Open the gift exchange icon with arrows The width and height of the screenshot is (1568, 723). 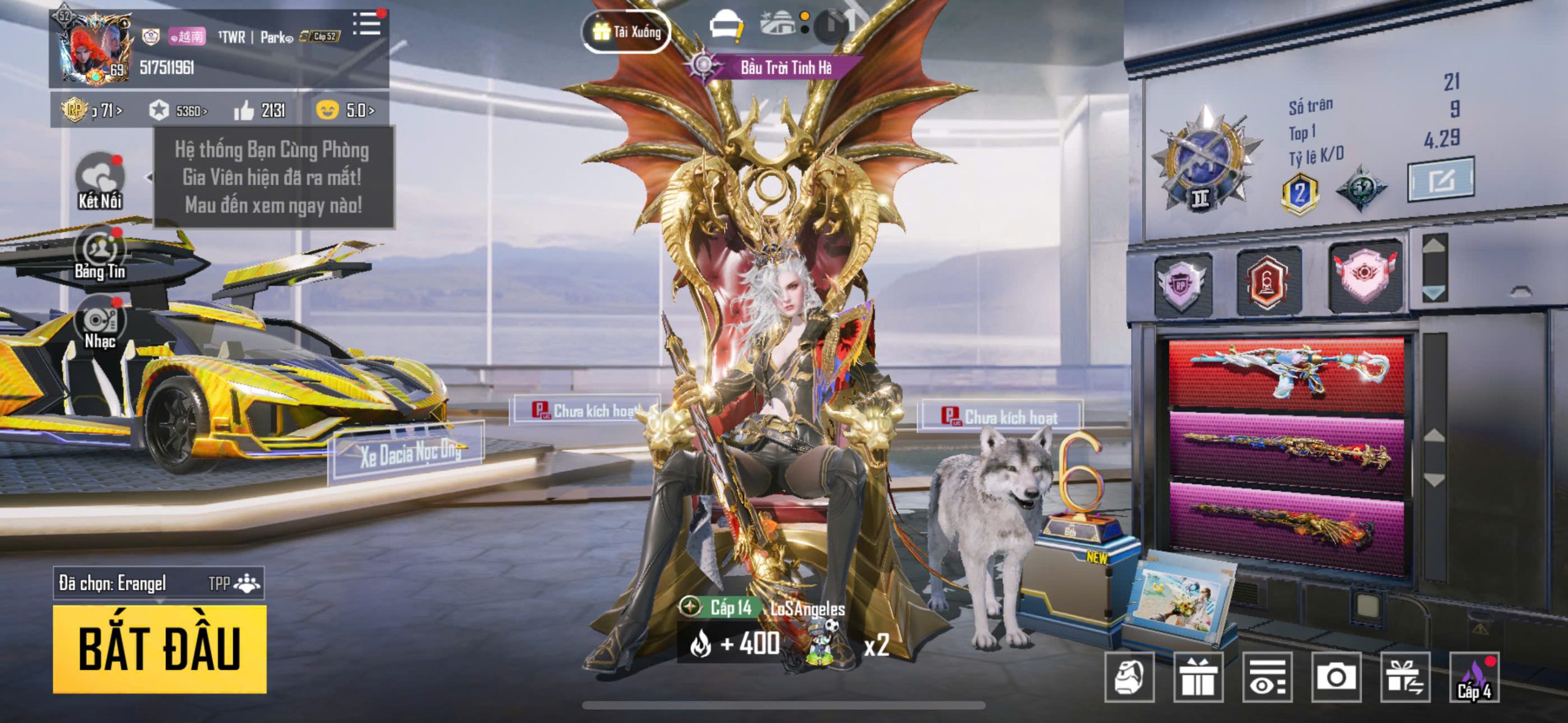[1405, 676]
